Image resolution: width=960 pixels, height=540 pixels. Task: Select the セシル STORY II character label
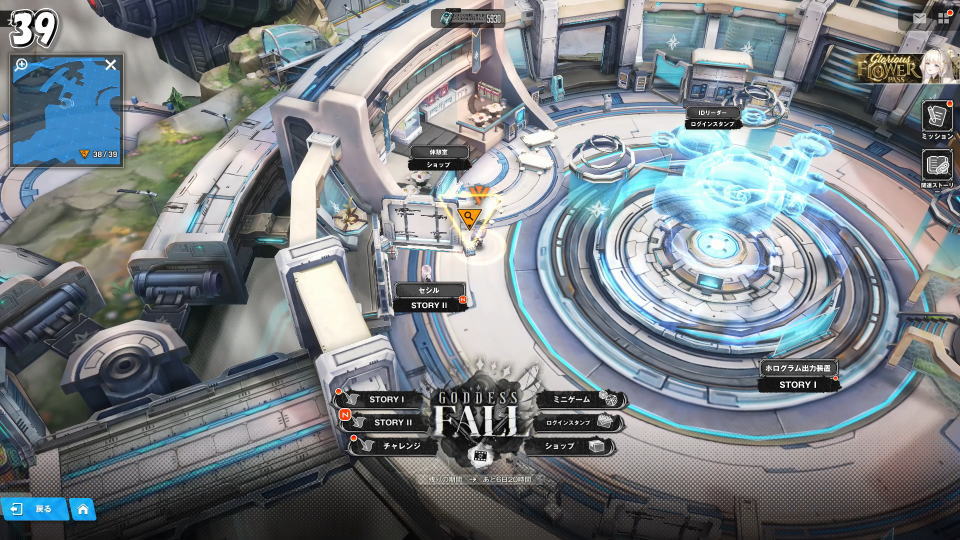coord(429,297)
